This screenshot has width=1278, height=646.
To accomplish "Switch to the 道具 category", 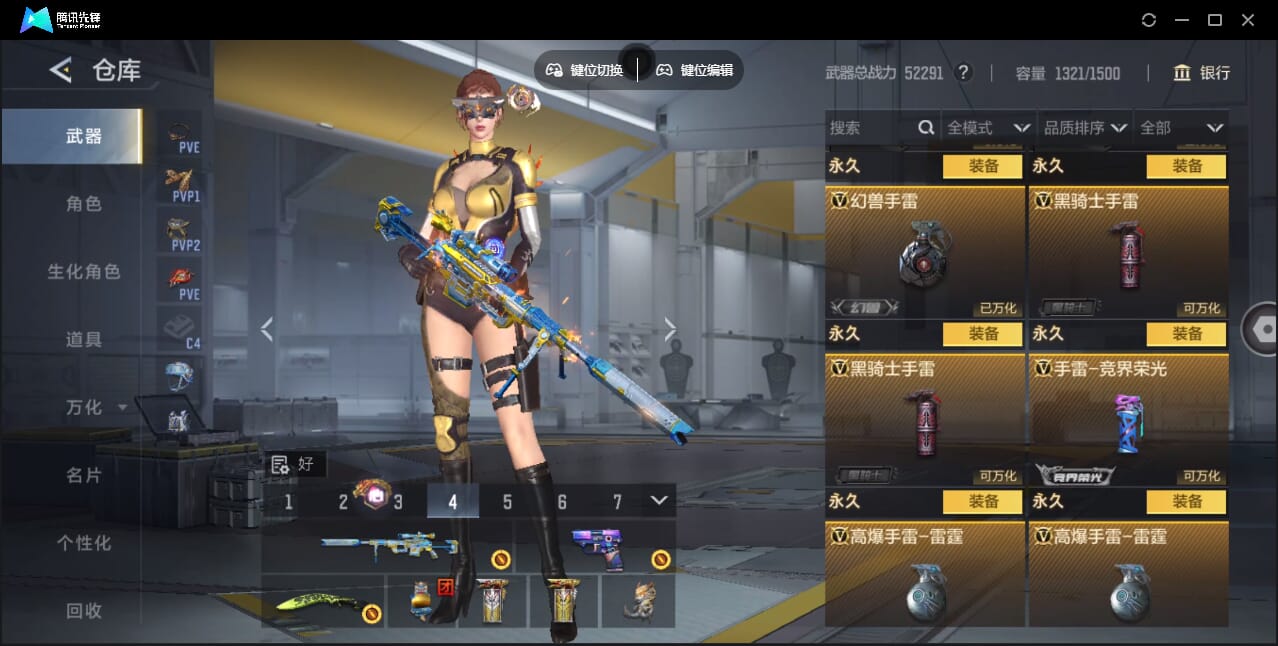I will point(84,340).
